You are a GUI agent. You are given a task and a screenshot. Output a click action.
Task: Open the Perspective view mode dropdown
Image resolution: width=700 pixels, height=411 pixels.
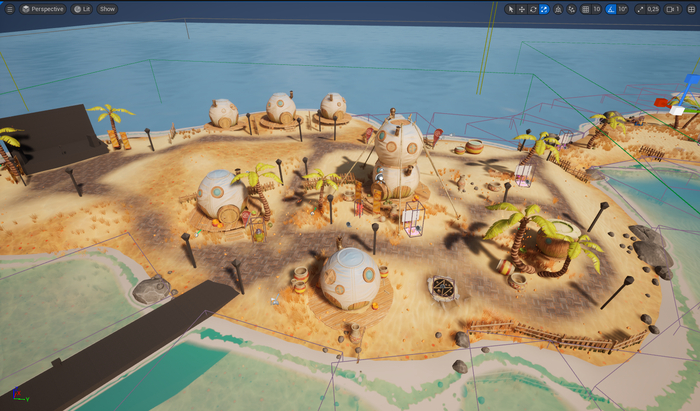42,9
